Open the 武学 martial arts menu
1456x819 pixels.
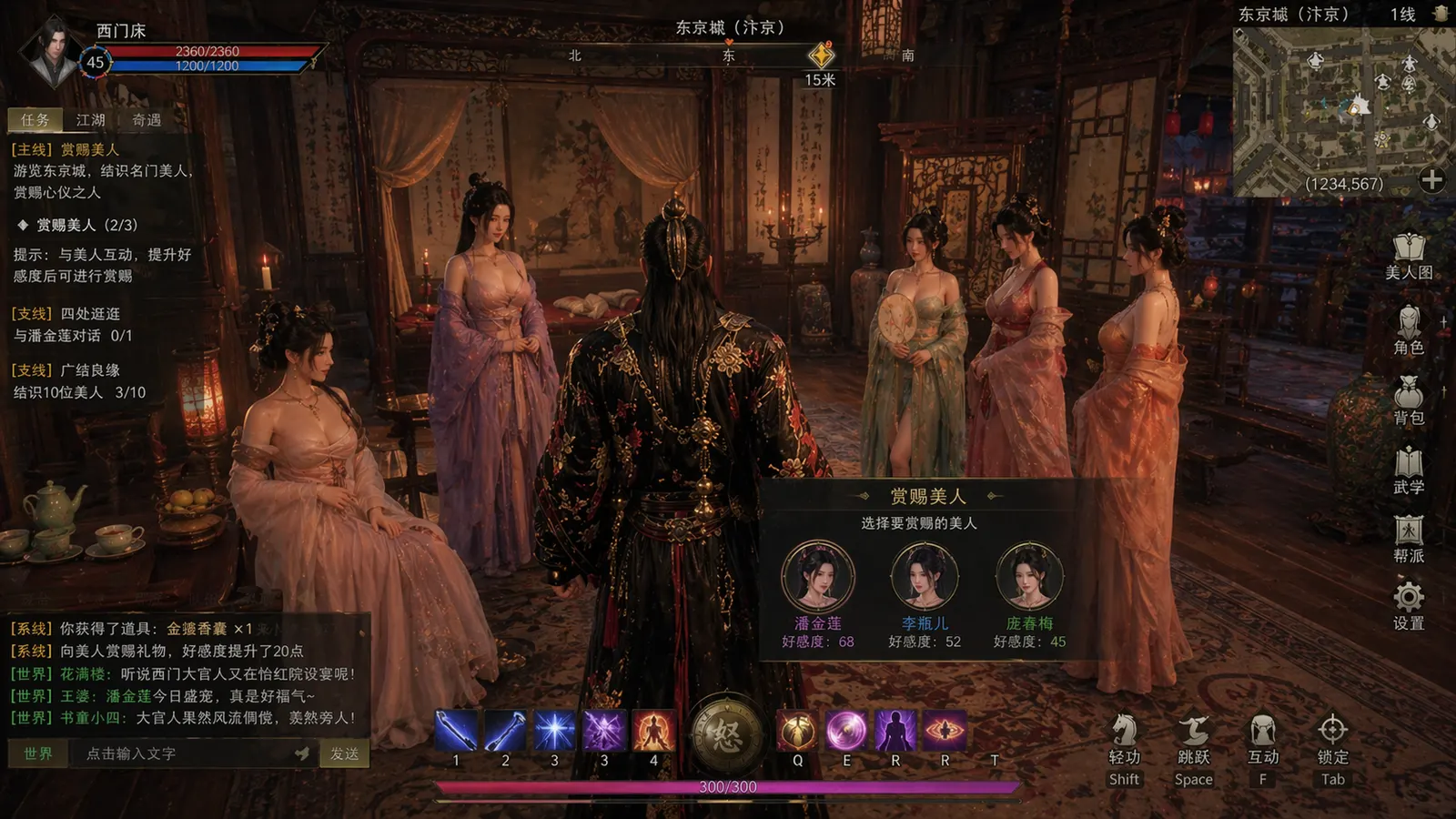pos(1408,470)
